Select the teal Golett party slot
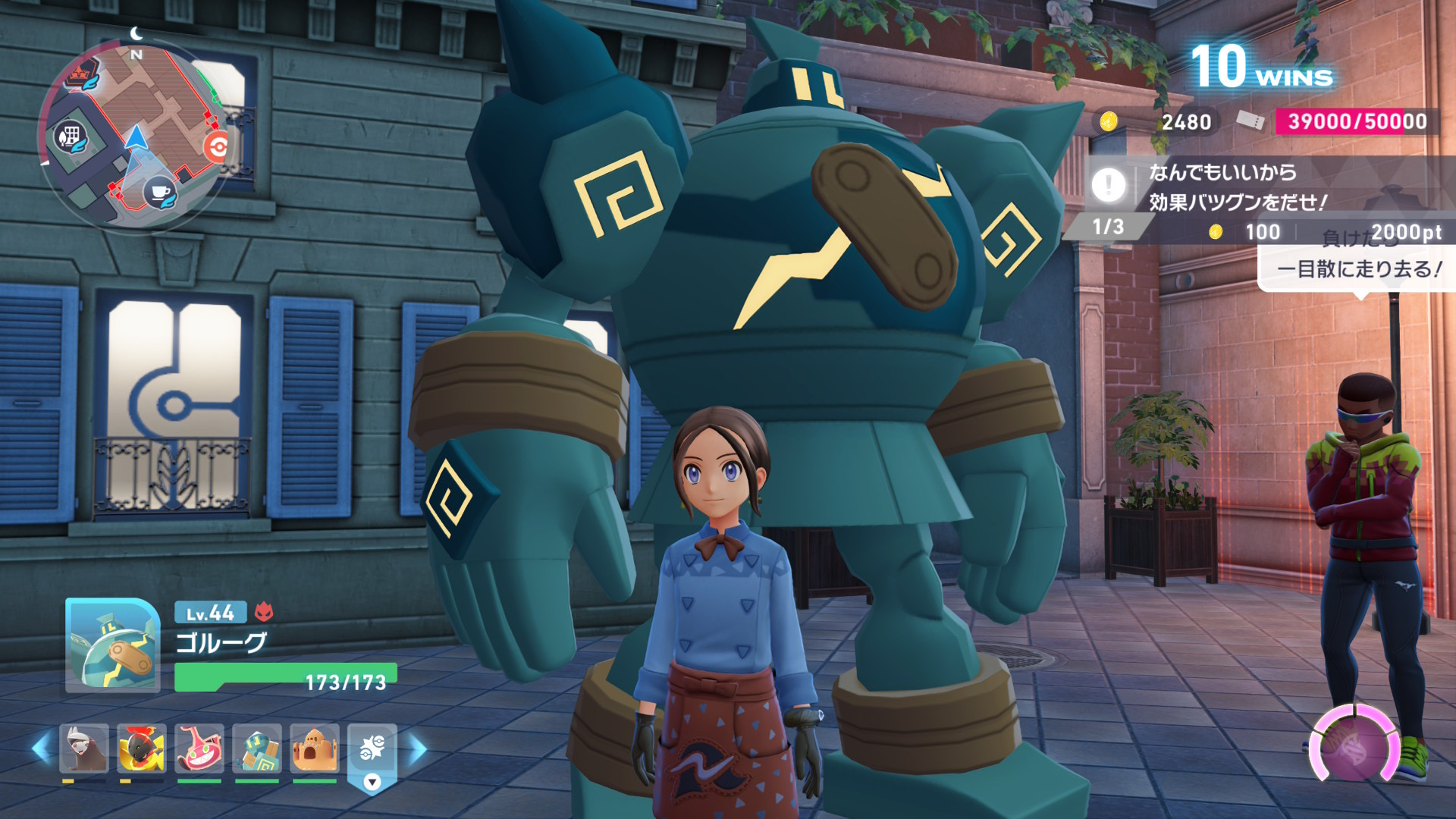Image resolution: width=1456 pixels, height=819 pixels. 256,748
